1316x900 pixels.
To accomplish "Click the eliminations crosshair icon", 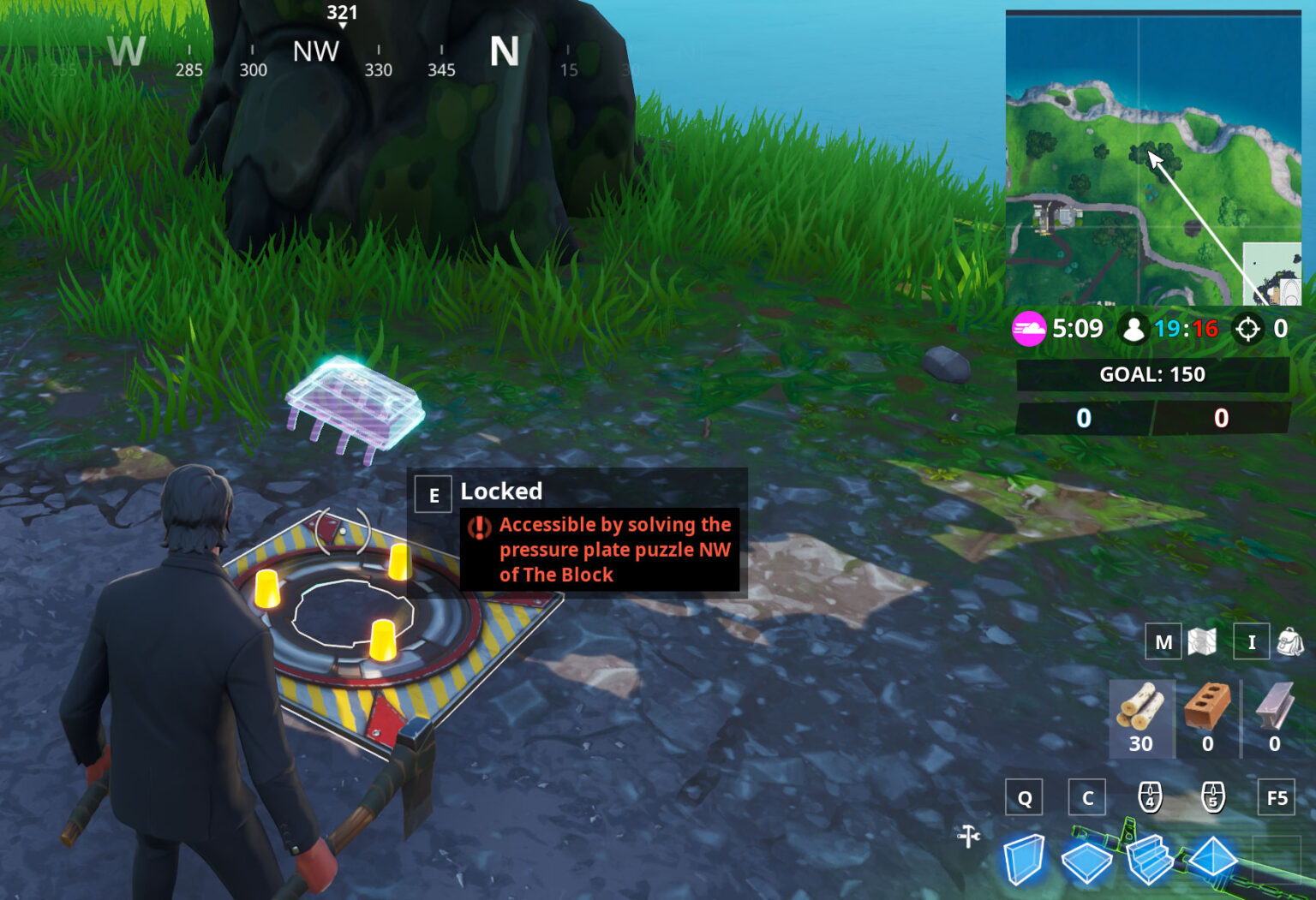I will point(1247,328).
